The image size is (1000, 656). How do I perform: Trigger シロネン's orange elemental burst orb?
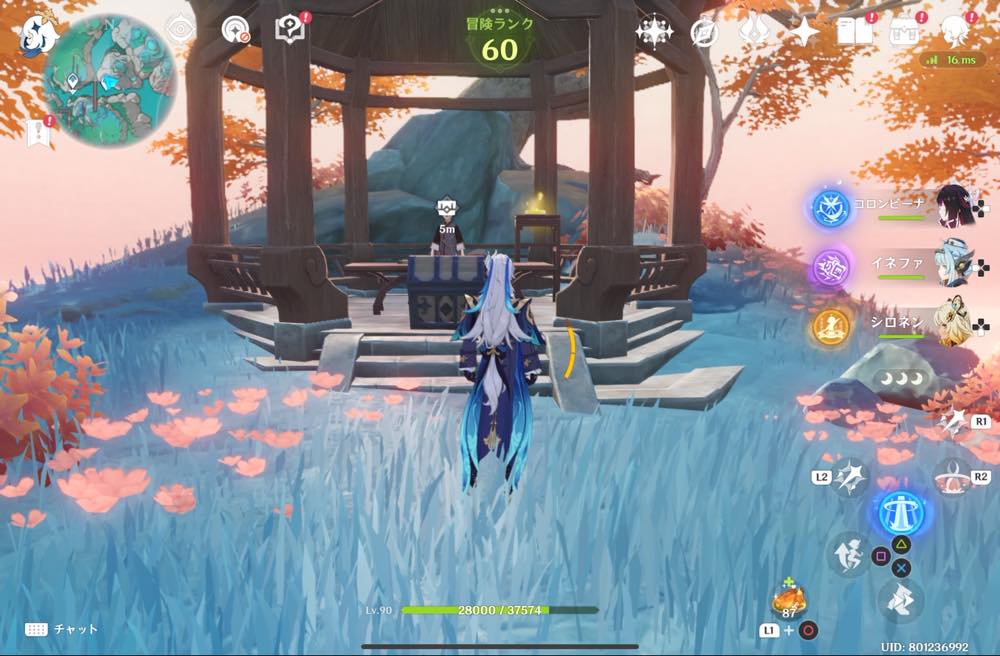[830, 326]
